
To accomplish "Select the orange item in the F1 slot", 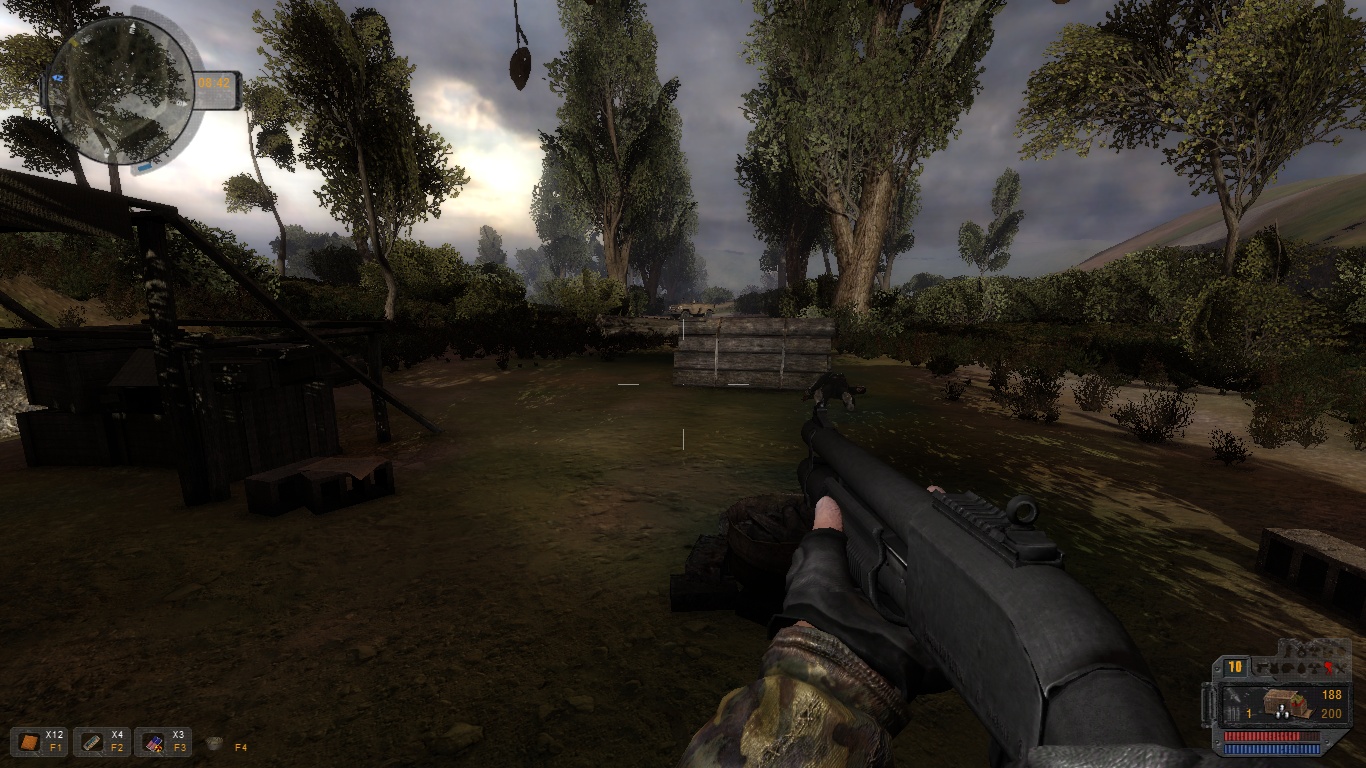I will click(28, 742).
